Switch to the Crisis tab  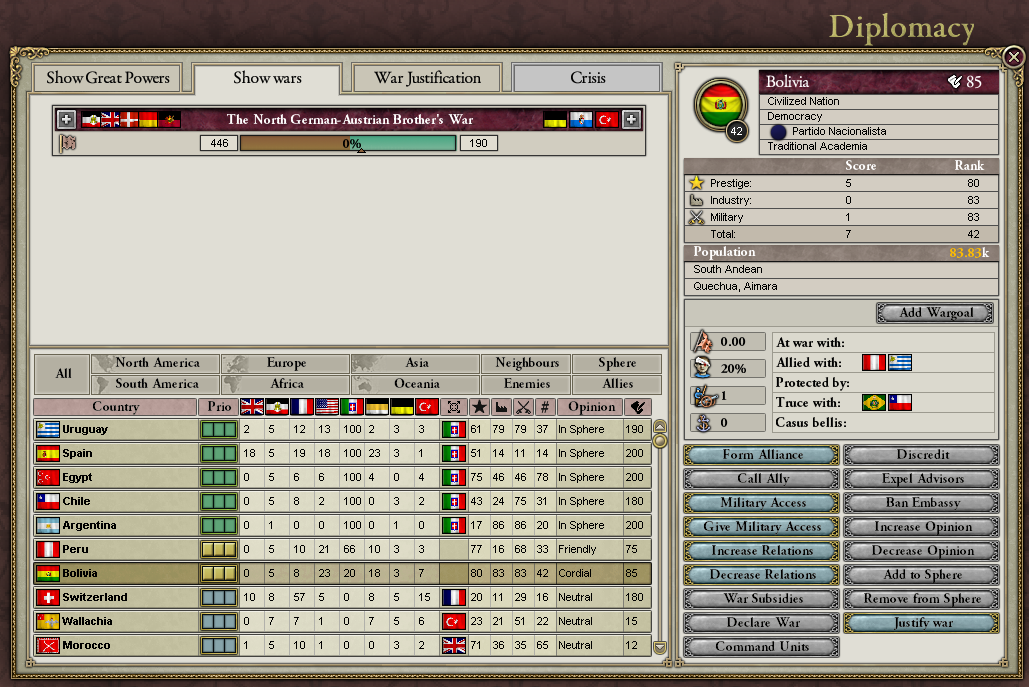pyautogui.click(x=587, y=78)
